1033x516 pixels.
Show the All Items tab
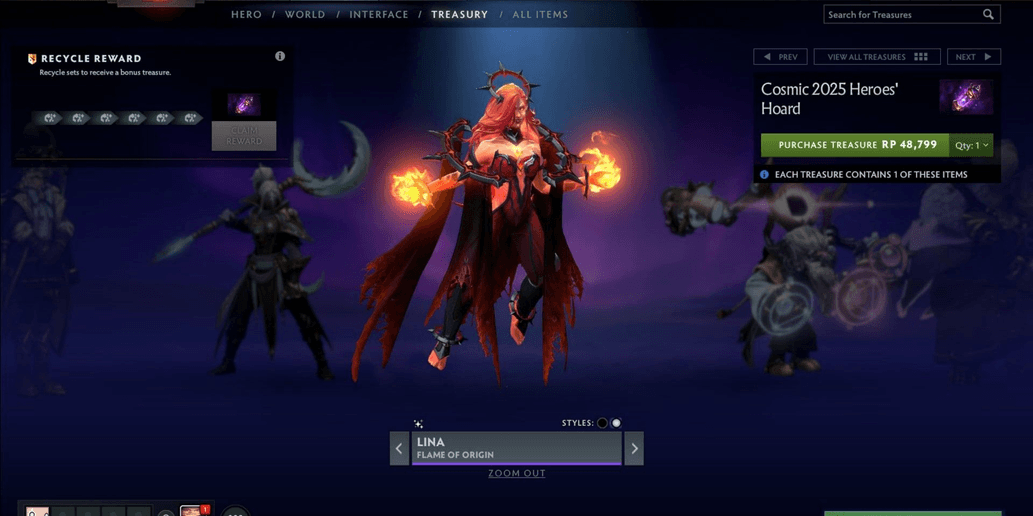(x=540, y=15)
